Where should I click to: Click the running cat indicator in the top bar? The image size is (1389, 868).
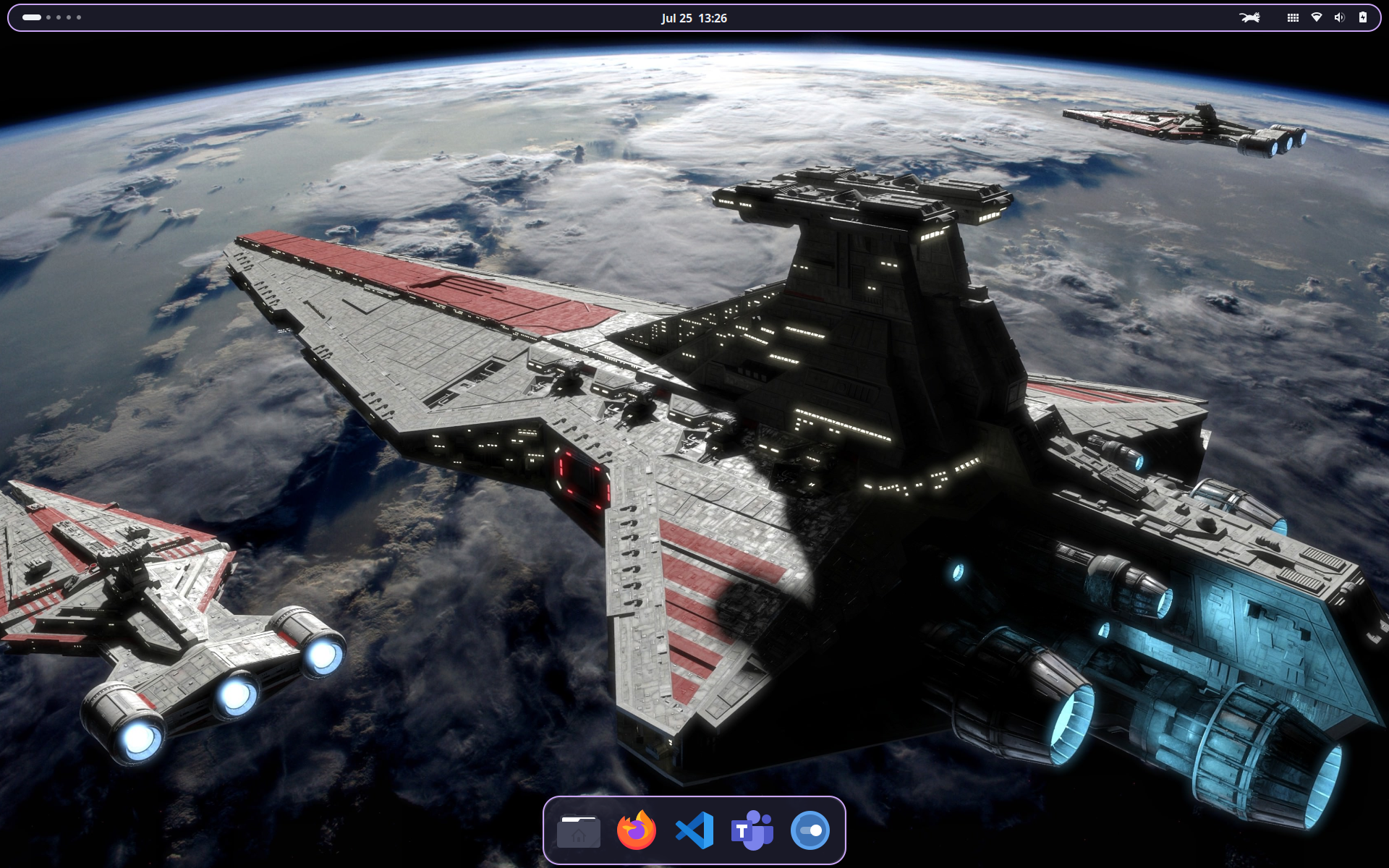coord(1252,17)
